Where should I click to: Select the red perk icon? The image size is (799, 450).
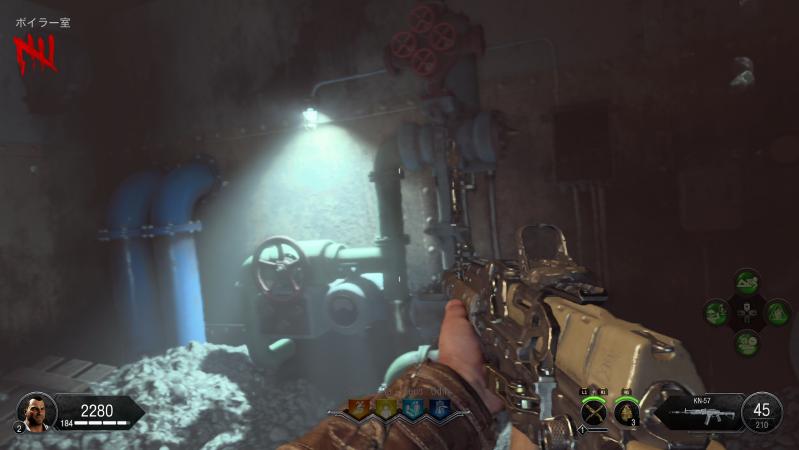click(x=358, y=408)
